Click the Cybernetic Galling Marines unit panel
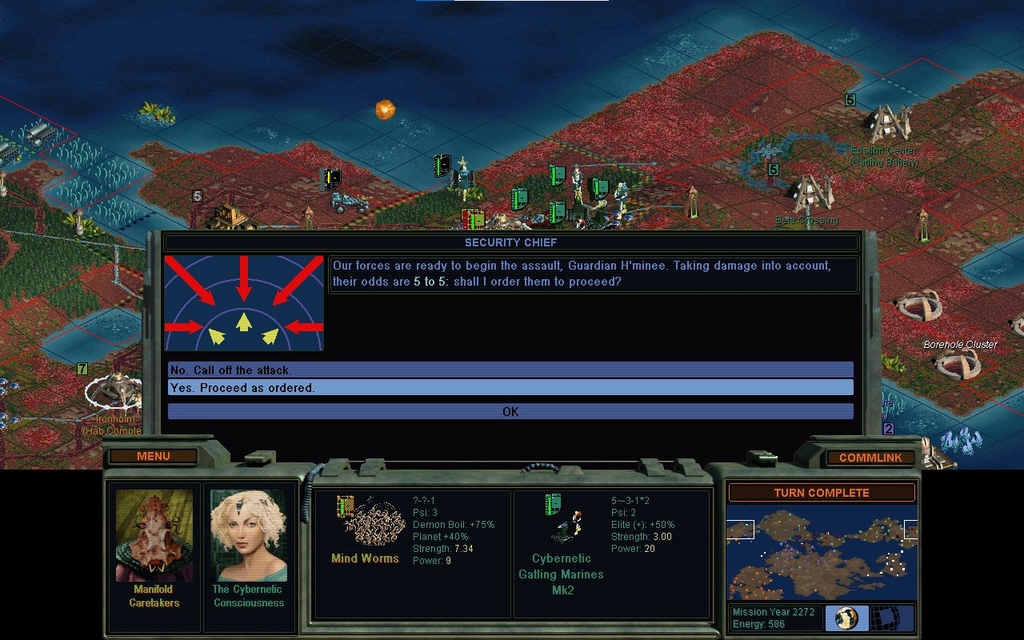This screenshot has height=640, width=1024. [x=610, y=554]
